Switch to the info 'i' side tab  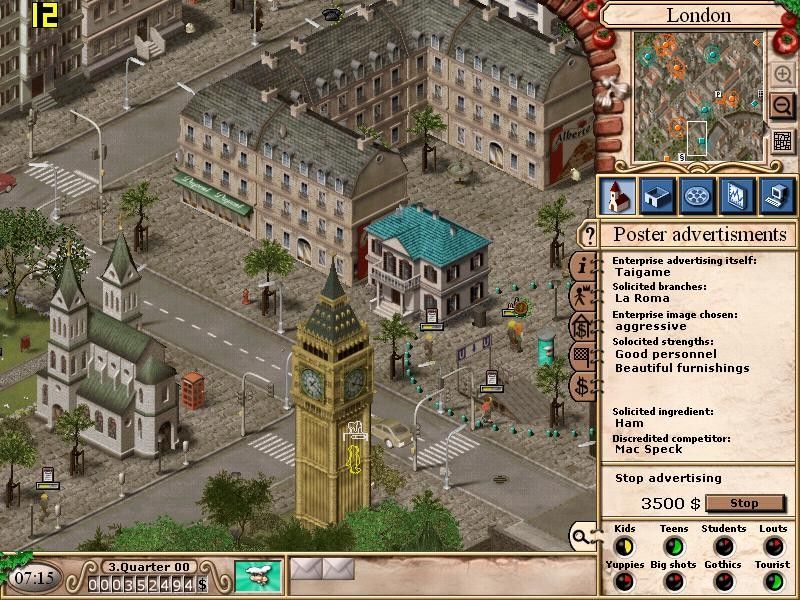(x=581, y=267)
